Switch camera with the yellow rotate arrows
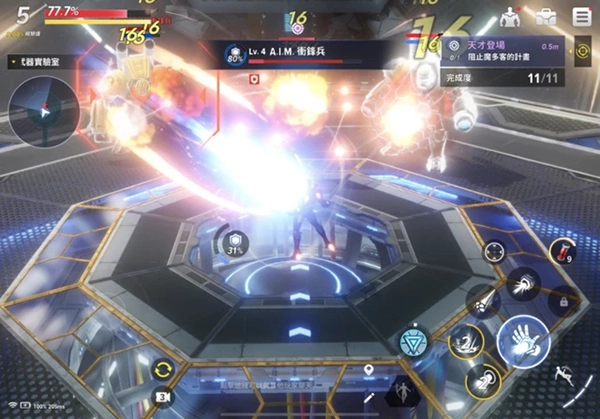600x419 pixels. pyautogui.click(x=163, y=369)
